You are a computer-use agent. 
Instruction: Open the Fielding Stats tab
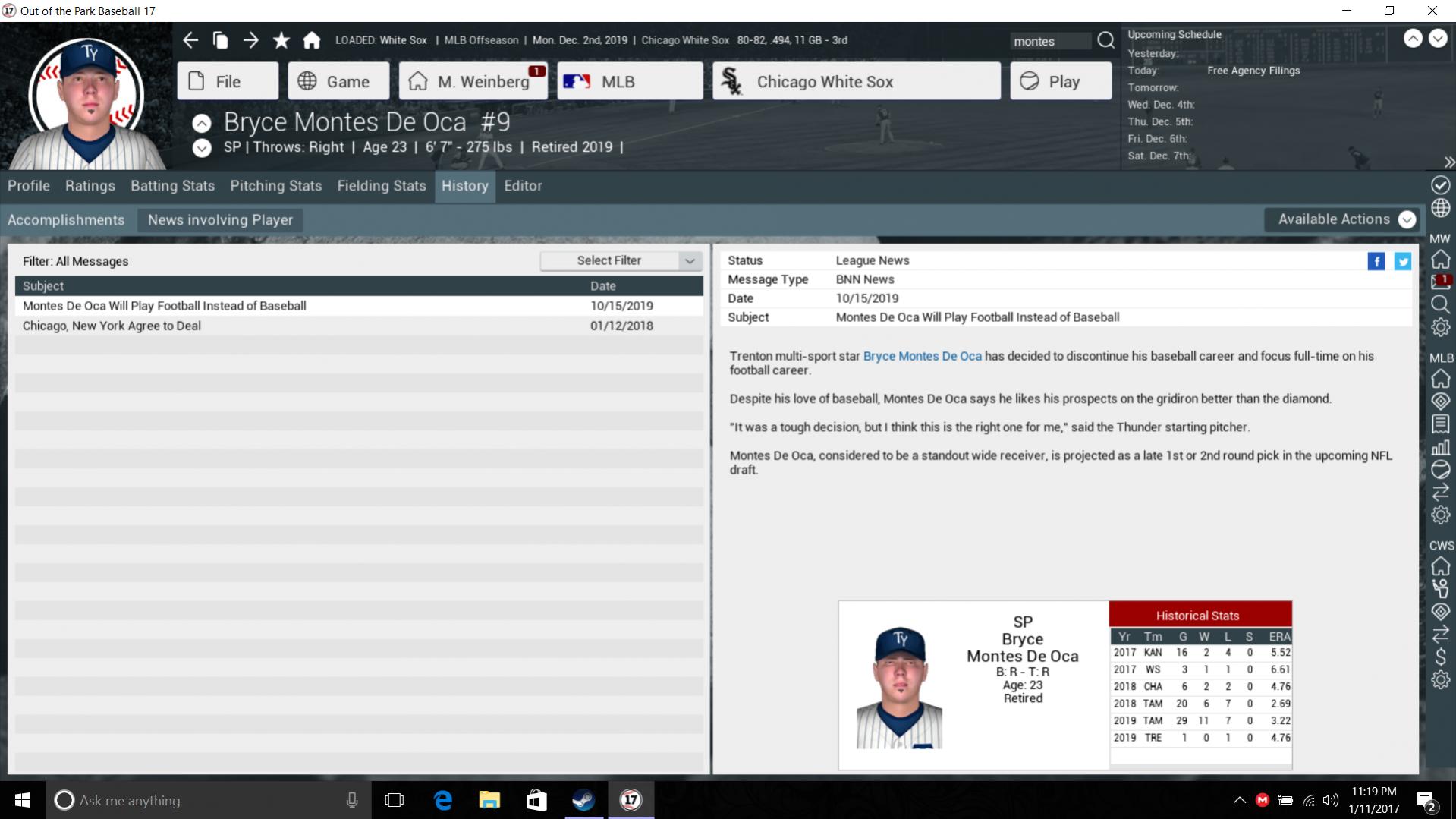pos(382,186)
